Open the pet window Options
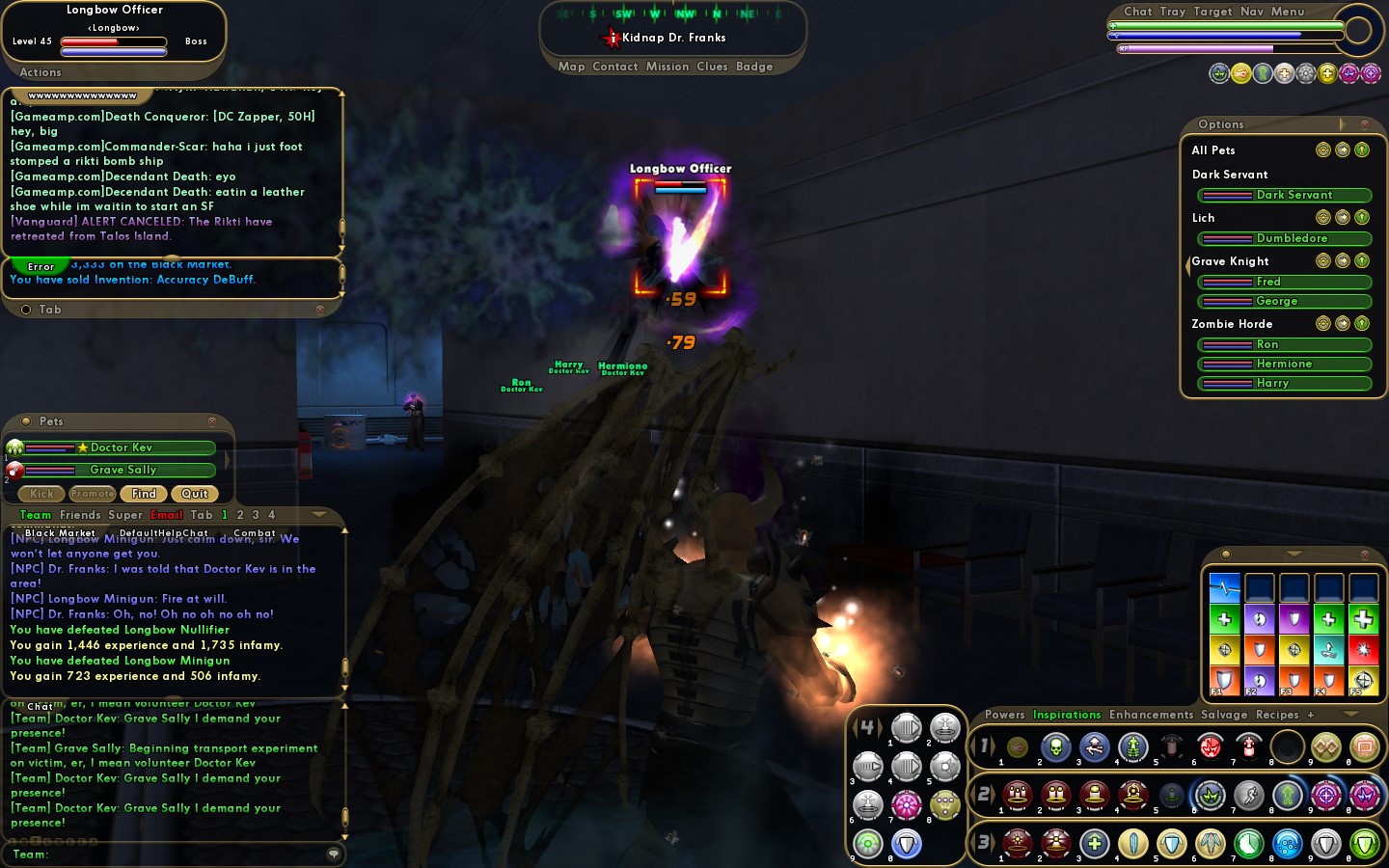Viewport: 1389px width, 868px height. click(1221, 124)
